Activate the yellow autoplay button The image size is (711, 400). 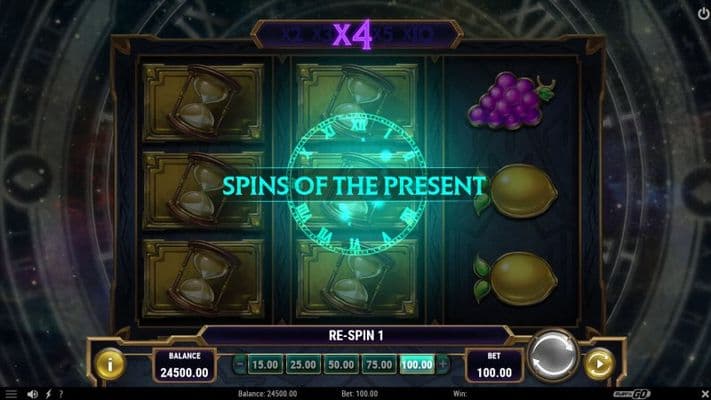tap(600, 364)
